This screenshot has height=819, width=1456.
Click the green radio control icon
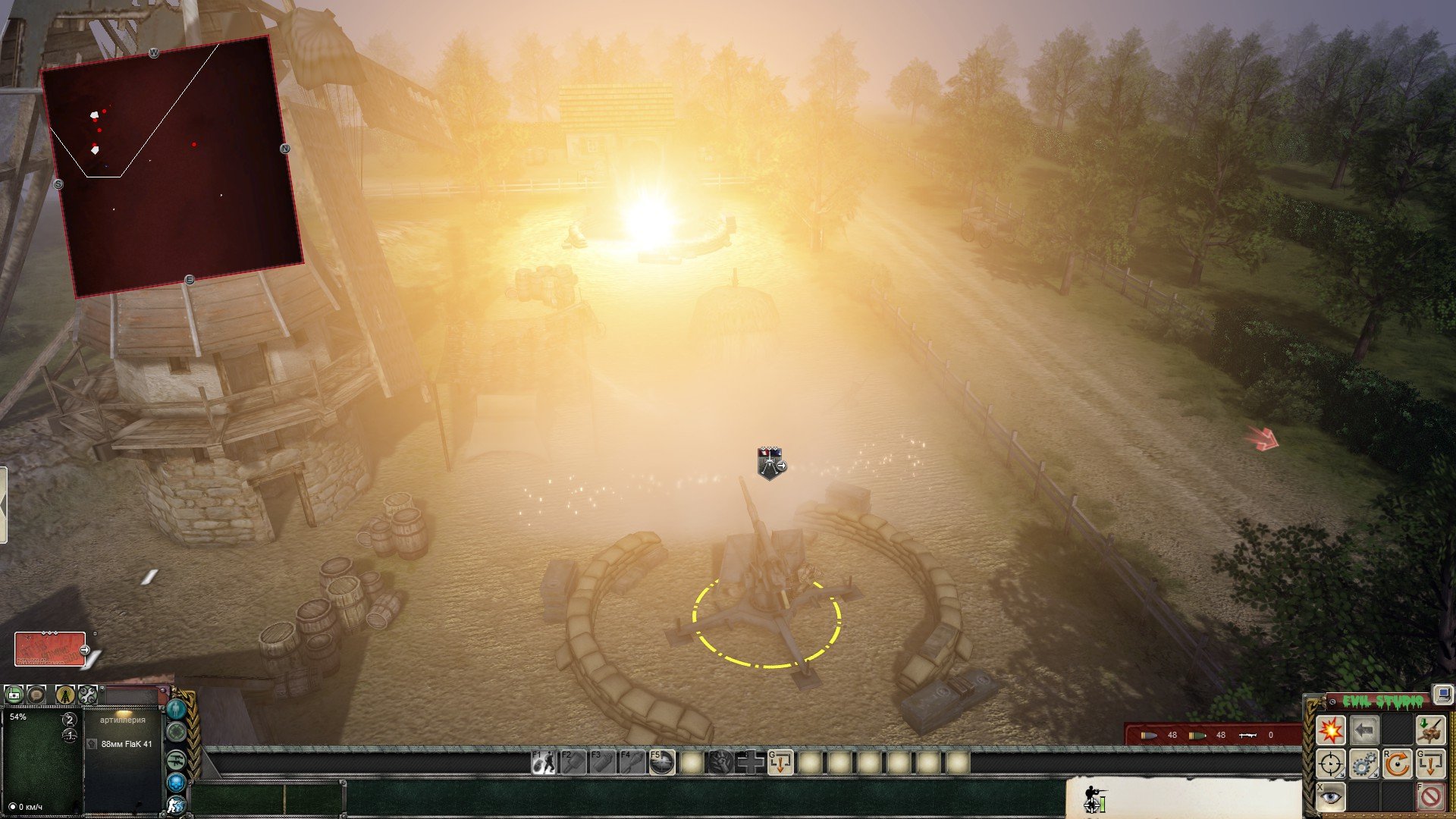click(14, 694)
